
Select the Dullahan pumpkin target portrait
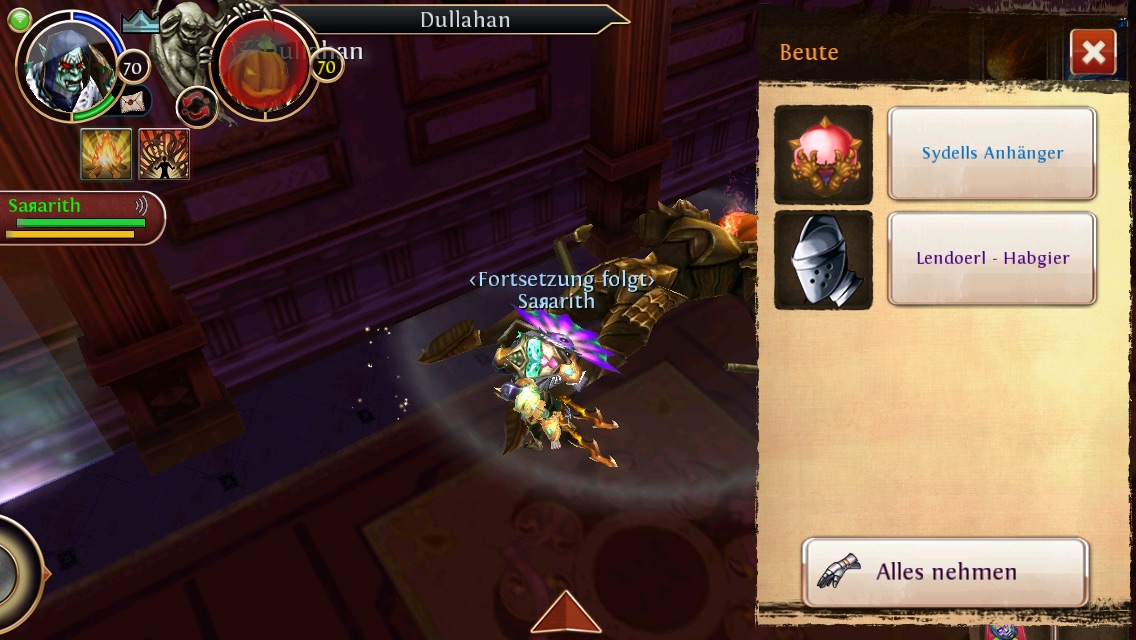(x=263, y=67)
